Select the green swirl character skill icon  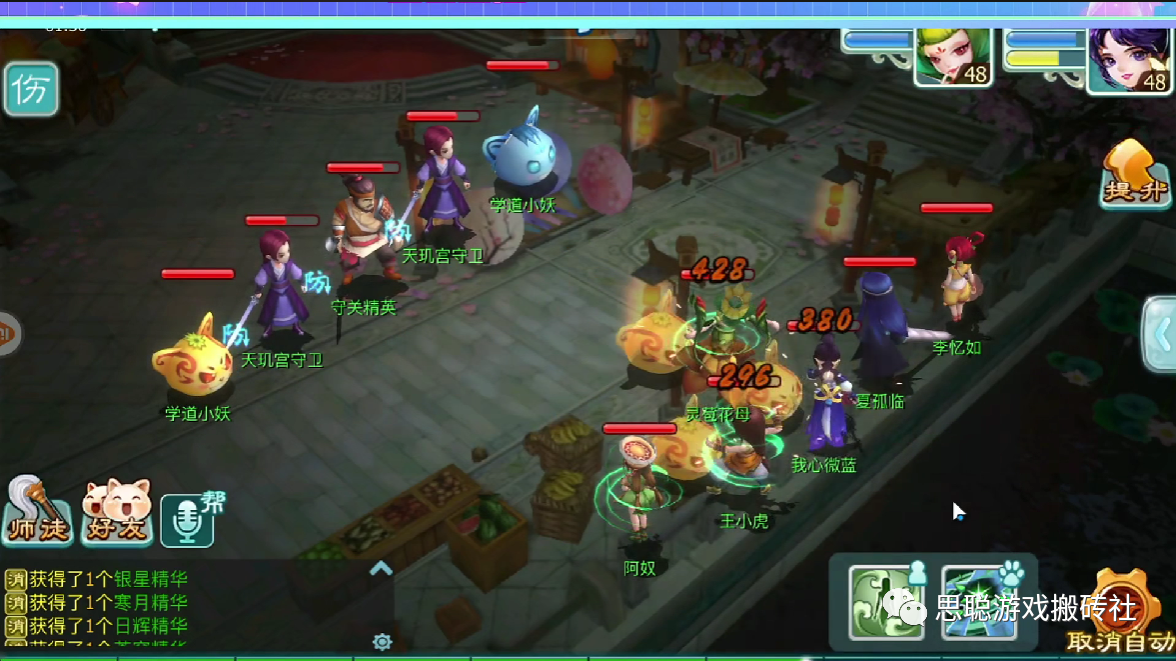coord(885,602)
